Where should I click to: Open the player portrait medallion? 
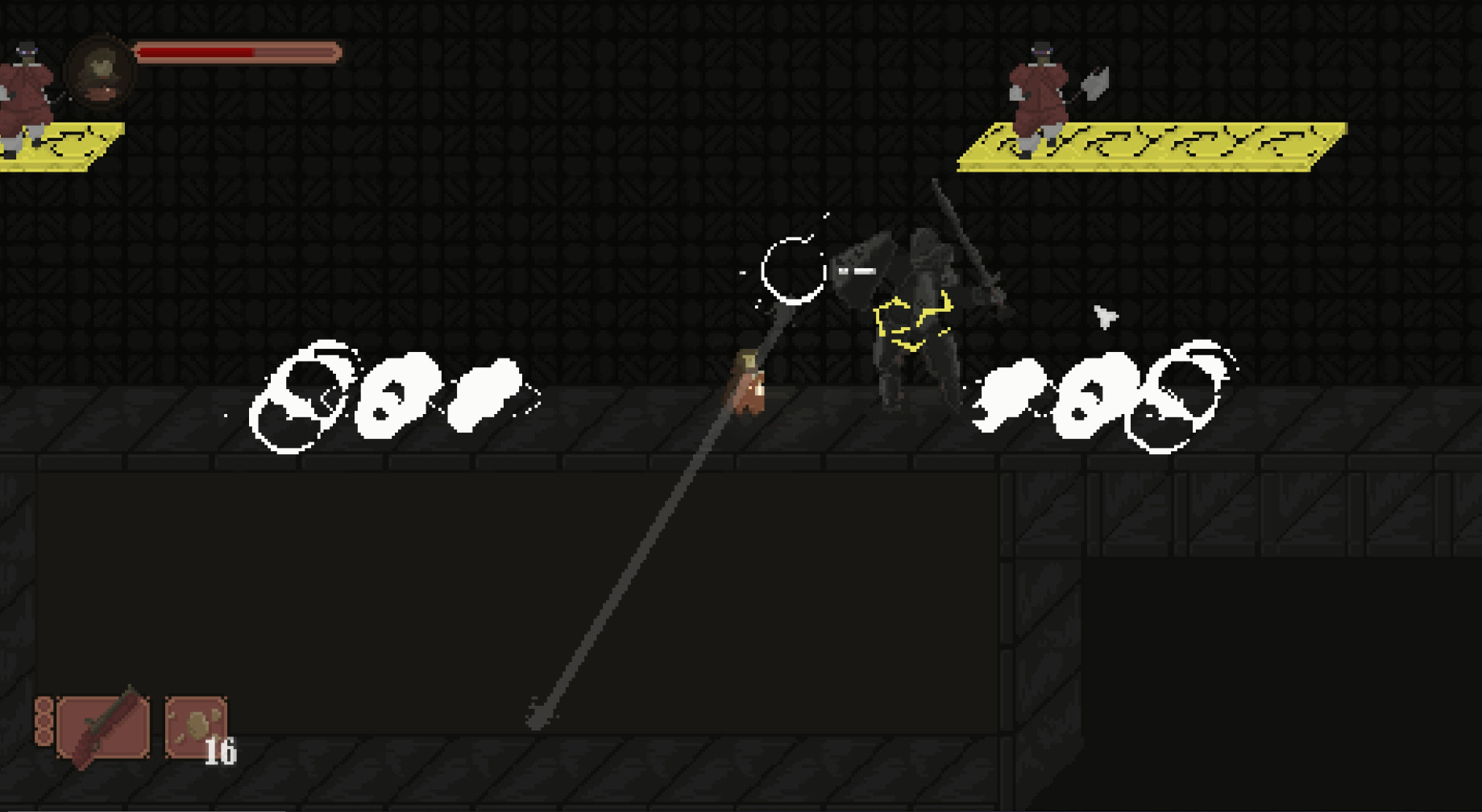100,72
